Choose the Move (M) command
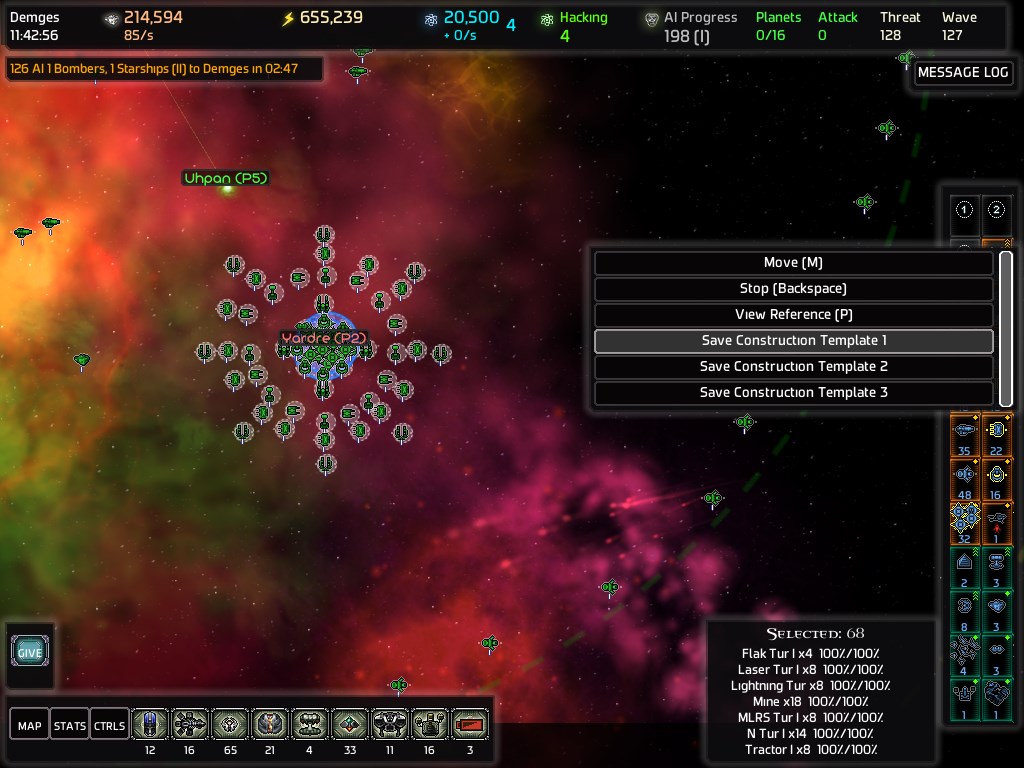This screenshot has width=1024, height=768. coord(793,263)
